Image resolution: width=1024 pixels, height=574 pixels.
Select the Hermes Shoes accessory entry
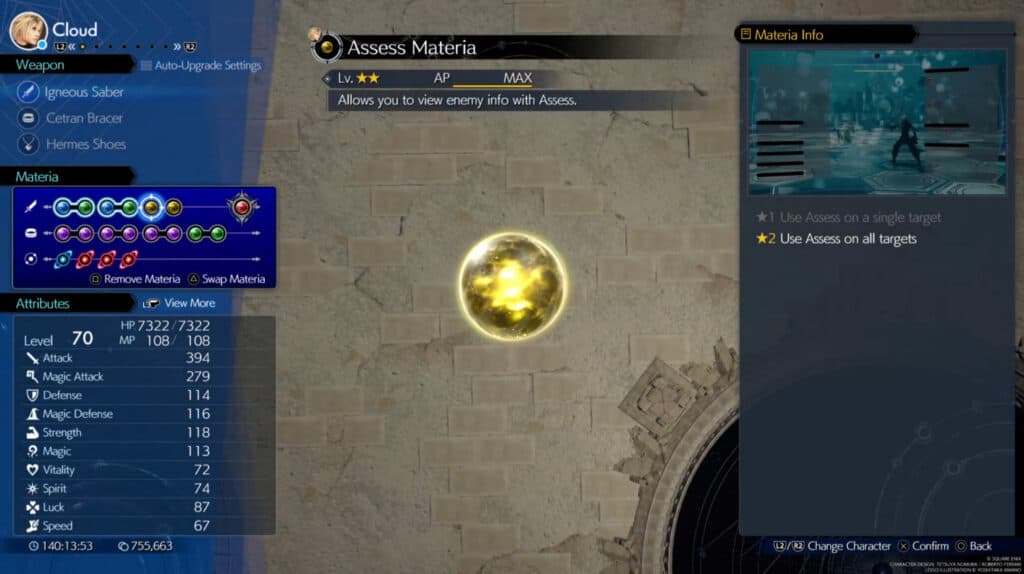tap(85, 144)
